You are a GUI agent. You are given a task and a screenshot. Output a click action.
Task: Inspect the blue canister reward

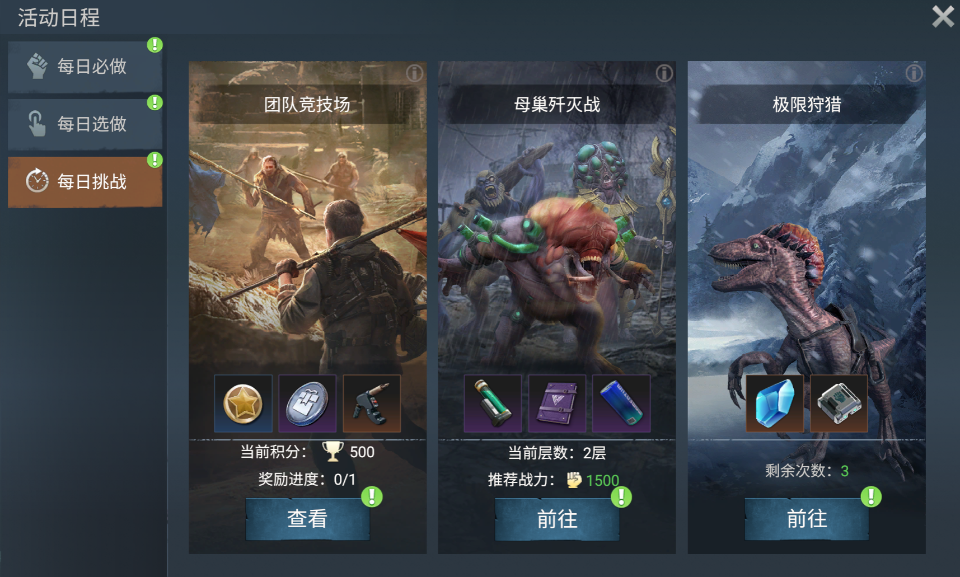coord(621,403)
